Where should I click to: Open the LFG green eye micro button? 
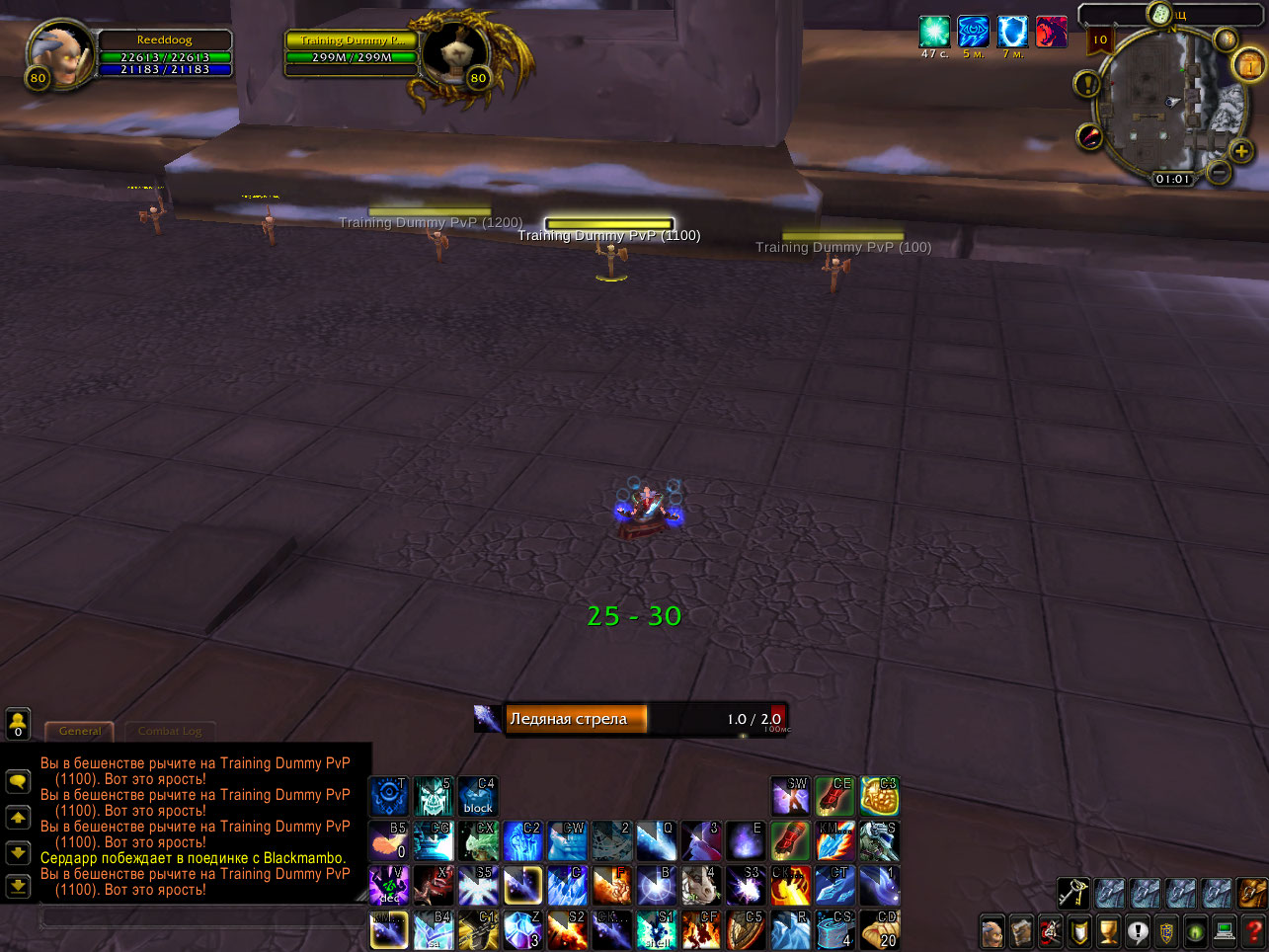click(1193, 930)
